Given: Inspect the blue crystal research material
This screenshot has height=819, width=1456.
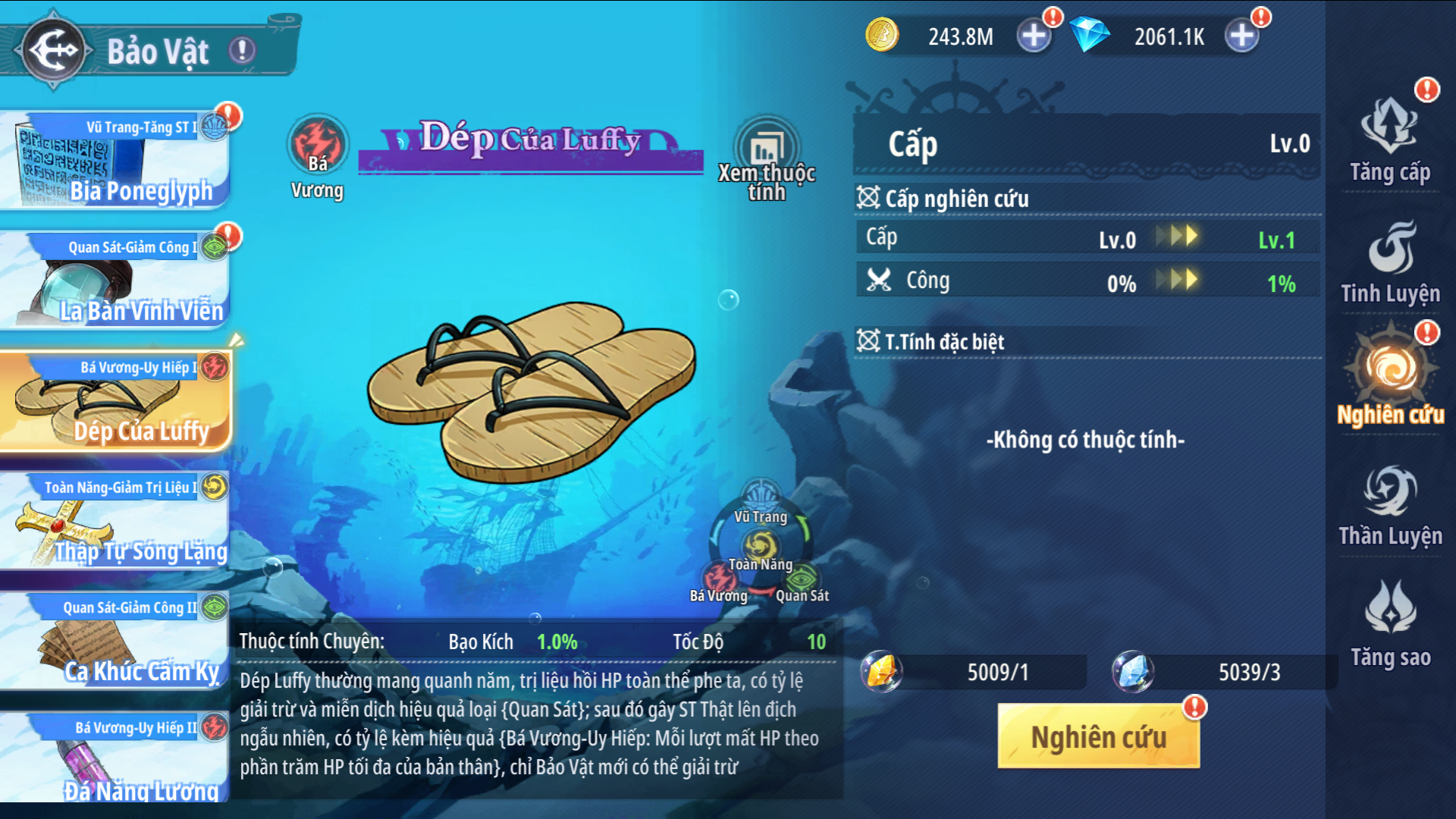Looking at the screenshot, I should (x=1133, y=672).
